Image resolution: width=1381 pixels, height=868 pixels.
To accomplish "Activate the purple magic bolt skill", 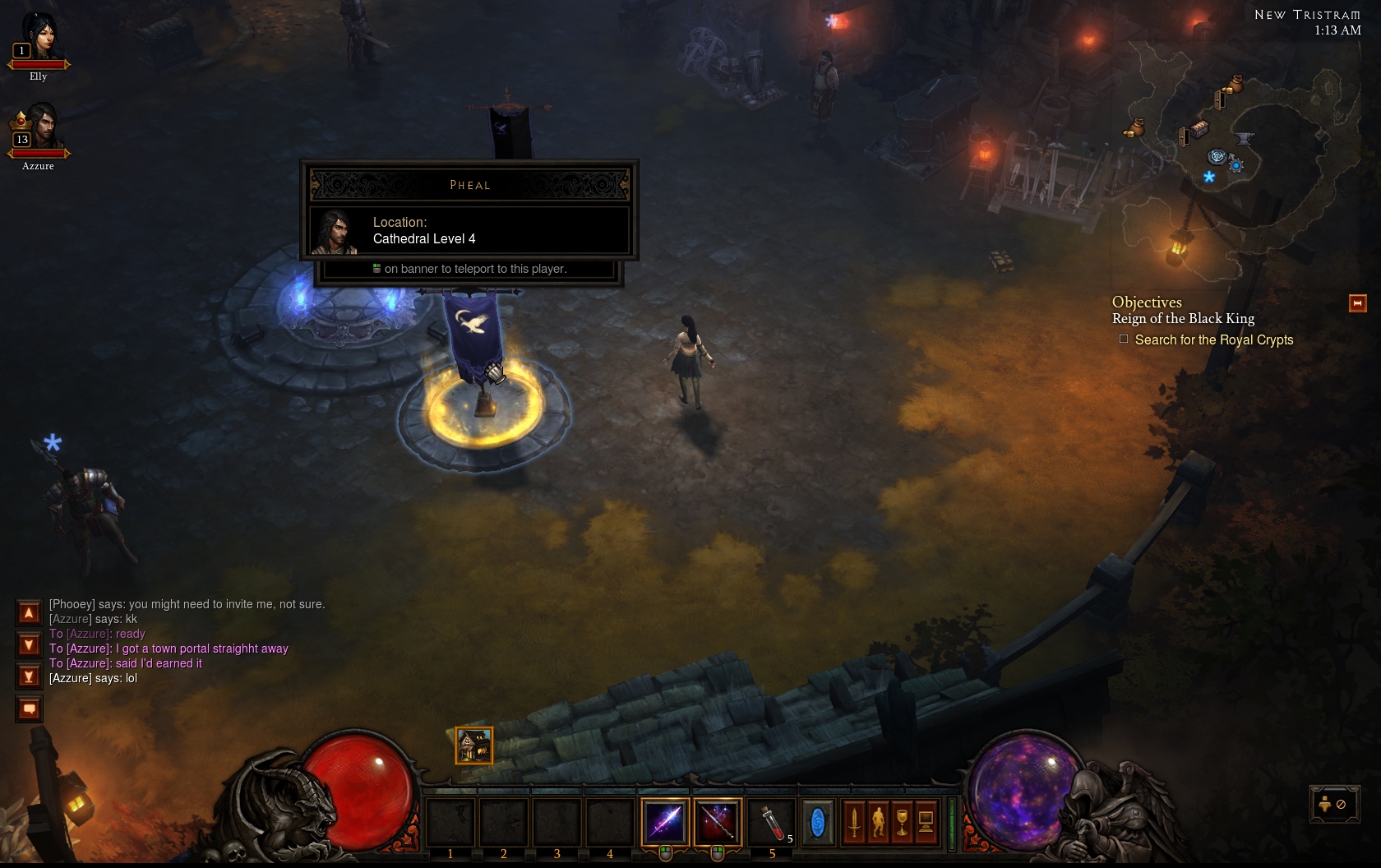I will tap(665, 821).
